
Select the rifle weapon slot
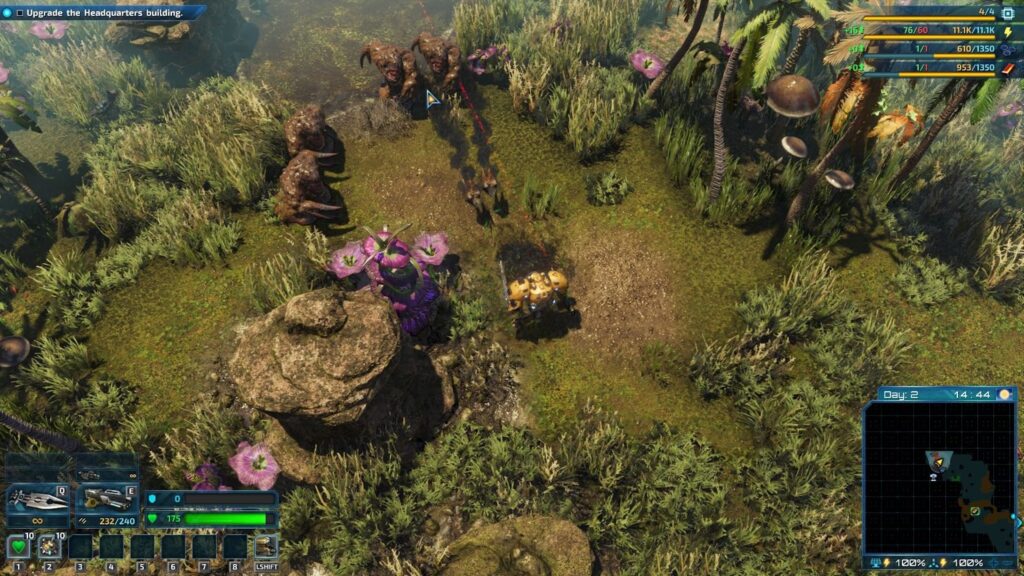pyautogui.click(x=107, y=499)
